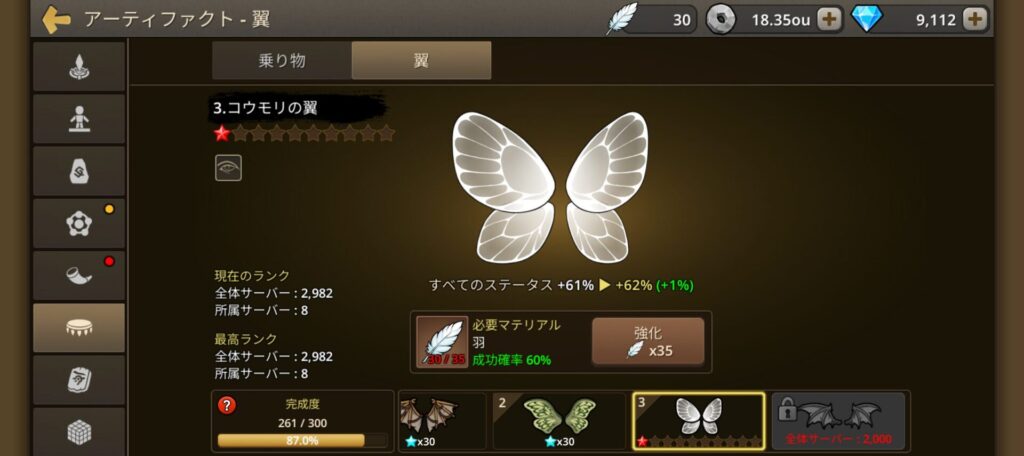Select the figure statue sidebar category
This screenshot has width=1024, height=456.
tap(79, 119)
